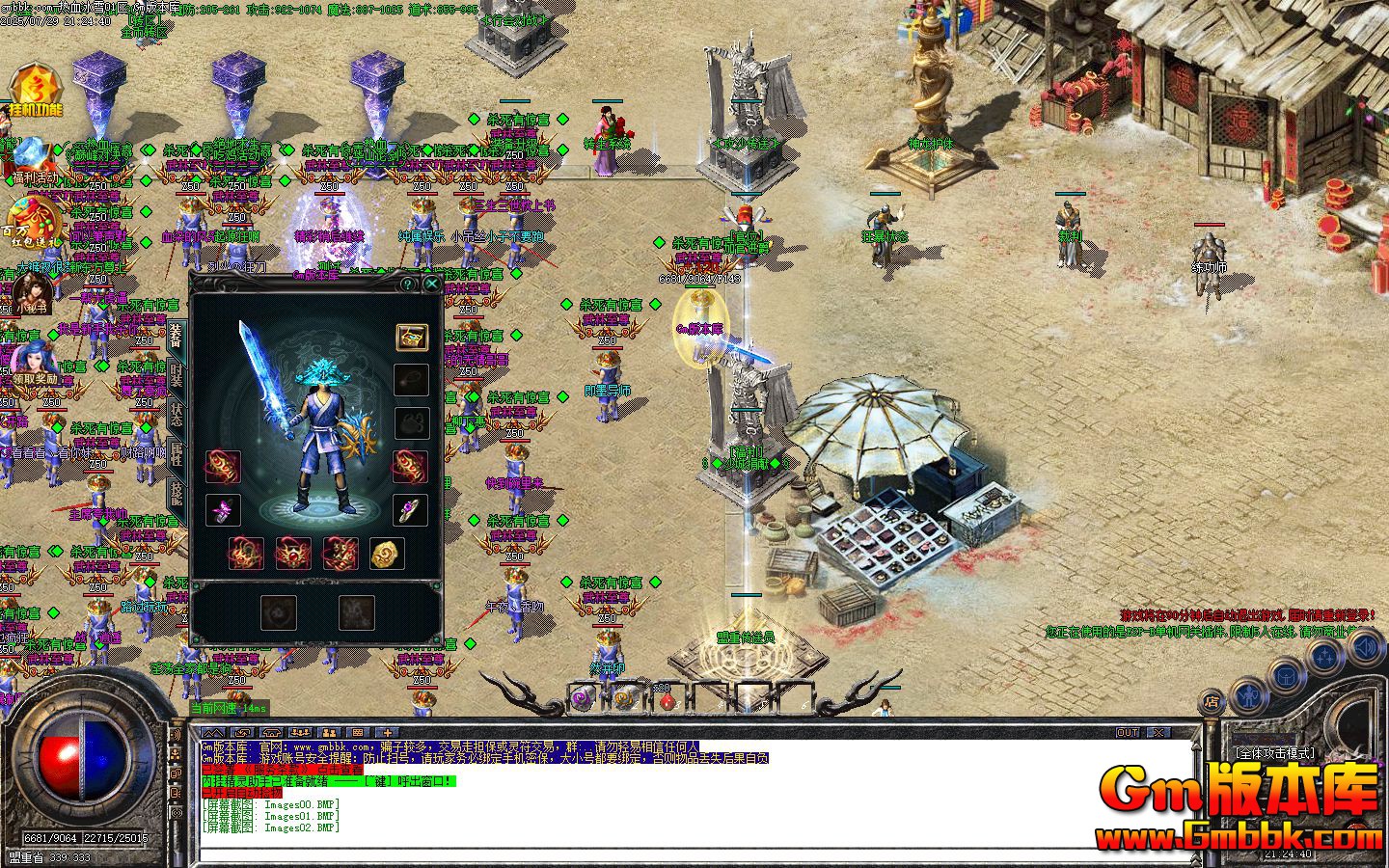Toggle the 全体攻击模式 attack mode setting
This screenshot has height=868, width=1389.
pos(1275,753)
